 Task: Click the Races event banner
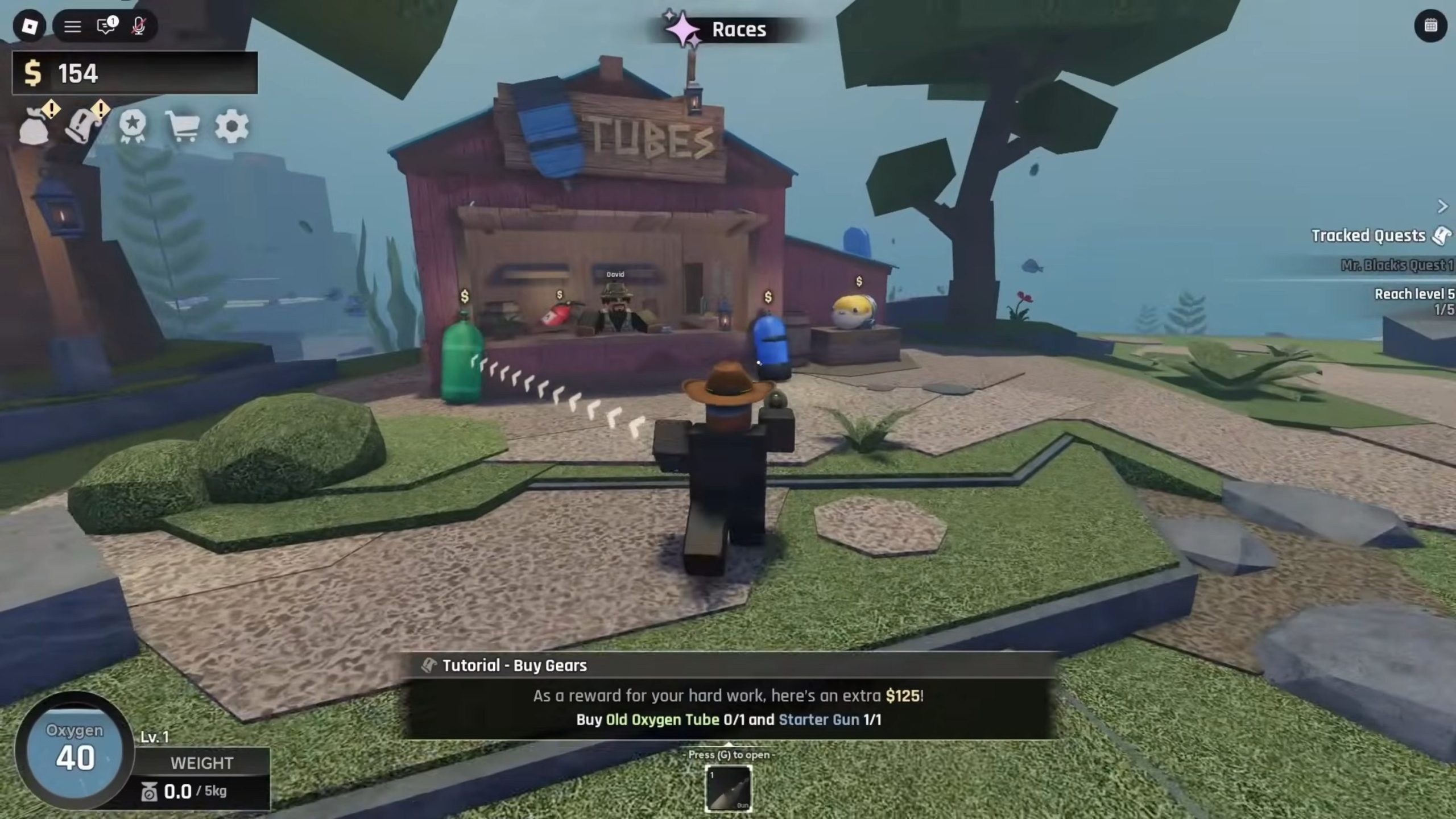pyautogui.click(x=725, y=29)
